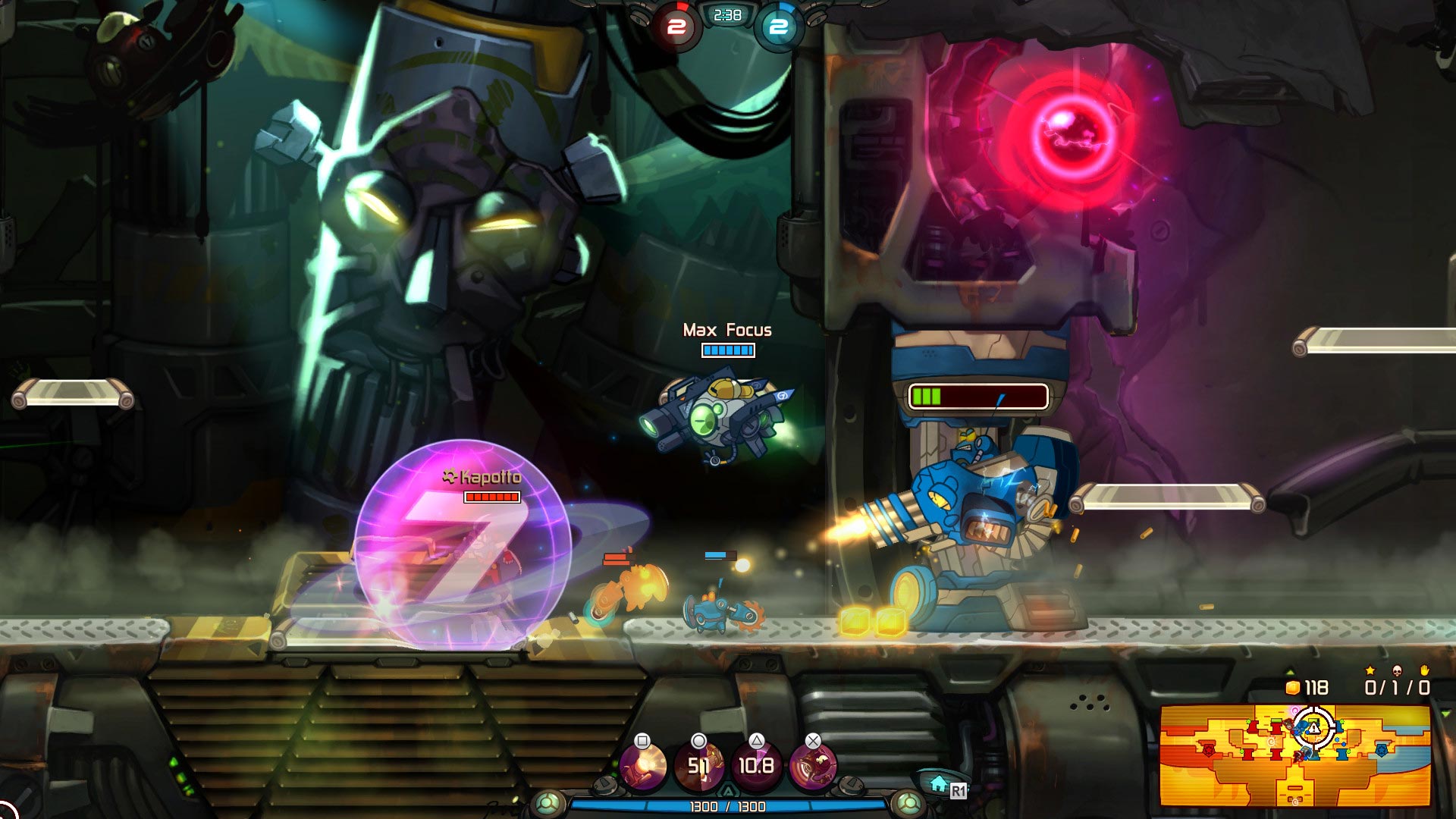The height and width of the screenshot is (819, 1456).
Task: Click the blue health bar showing 1300/1300
Action: 728,806
